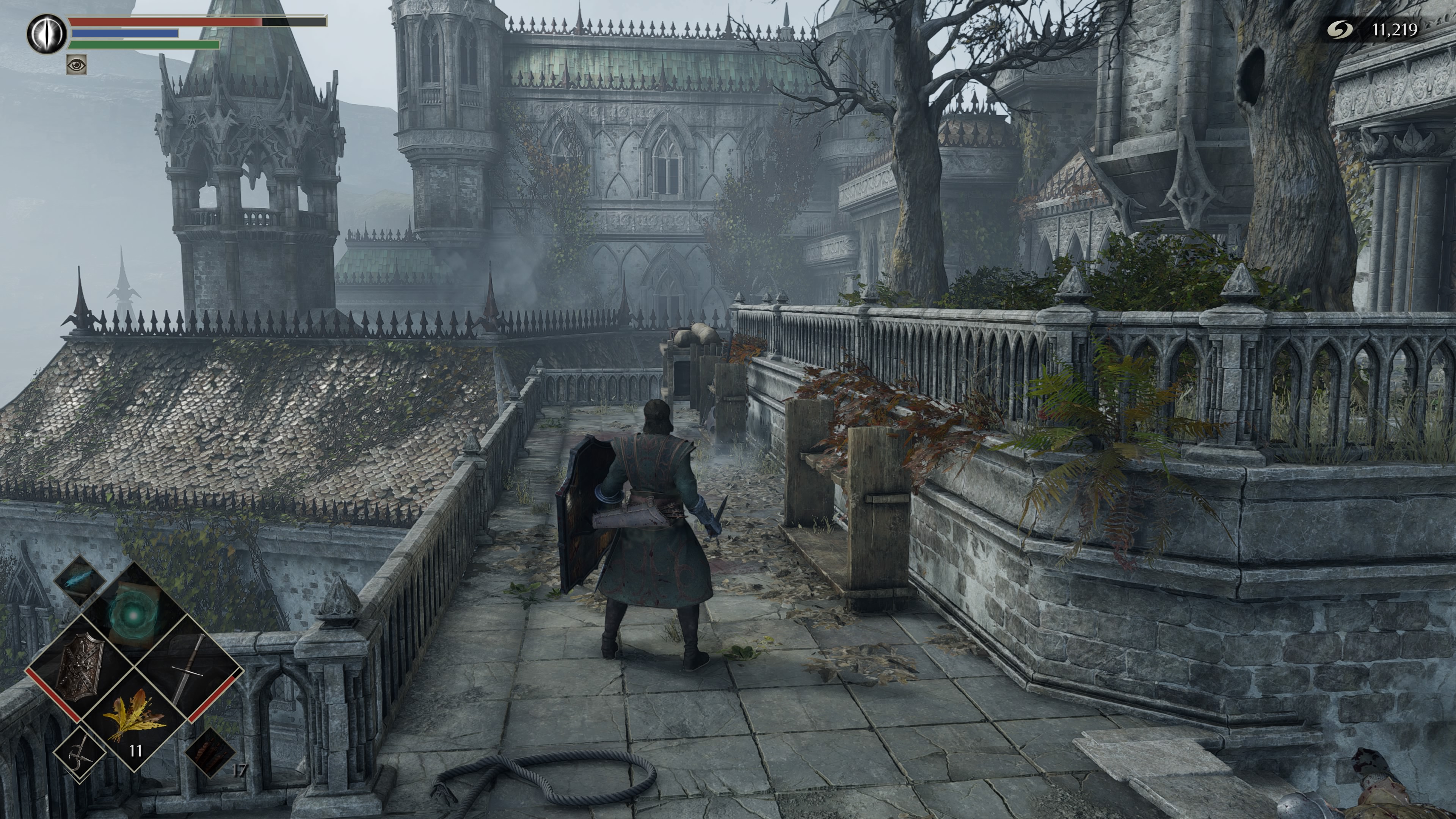
Task: Click the eye status effect icon
Action: pyautogui.click(x=77, y=65)
